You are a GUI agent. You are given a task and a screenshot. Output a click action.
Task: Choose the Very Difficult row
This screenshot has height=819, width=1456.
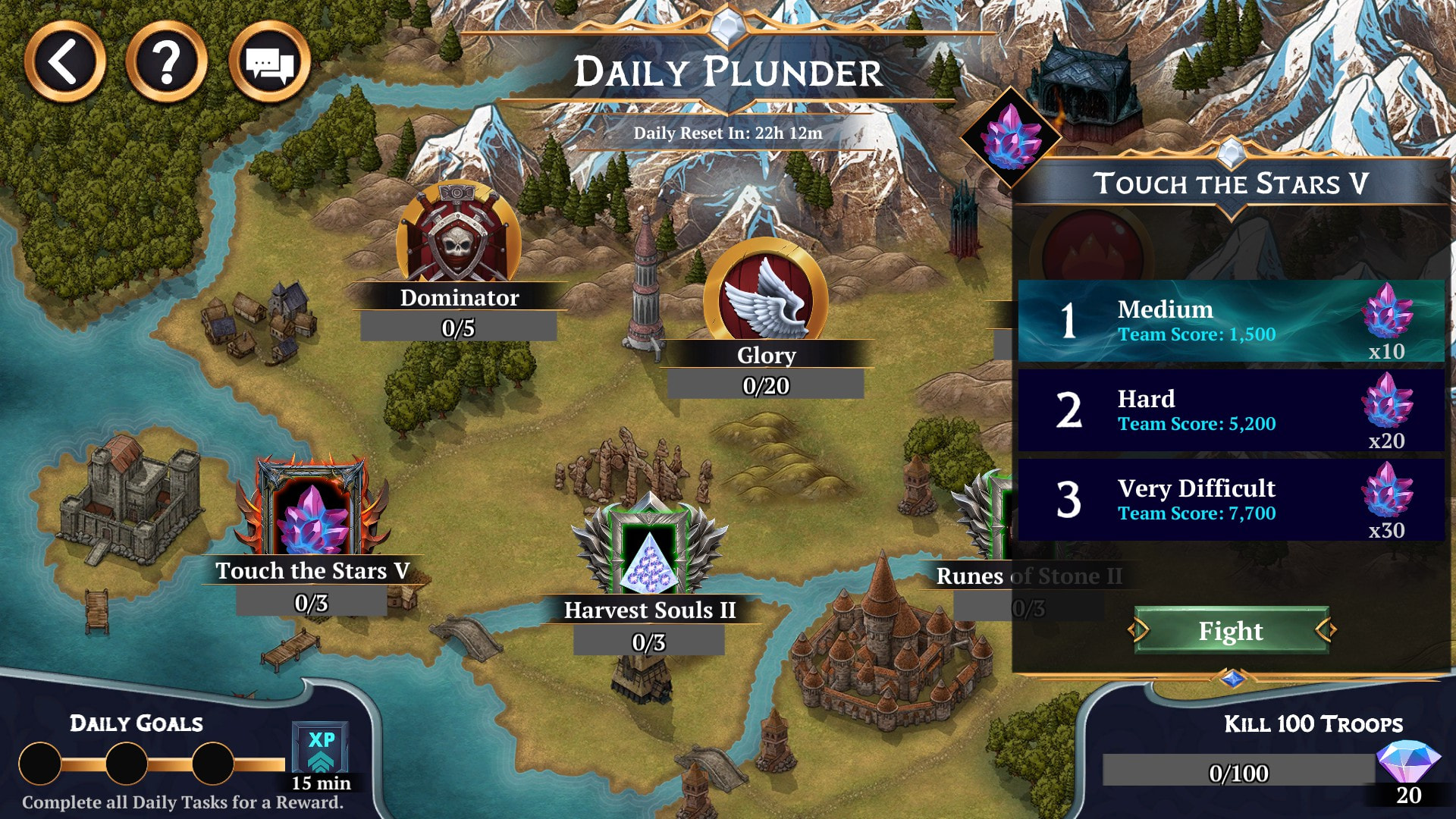[x=1230, y=500]
